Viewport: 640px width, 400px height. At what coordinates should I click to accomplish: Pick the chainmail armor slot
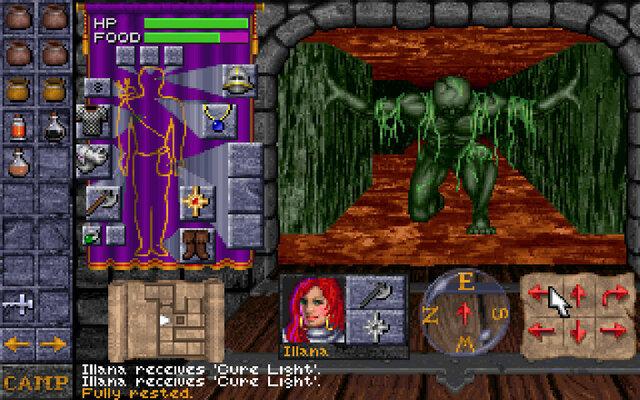coord(94,122)
